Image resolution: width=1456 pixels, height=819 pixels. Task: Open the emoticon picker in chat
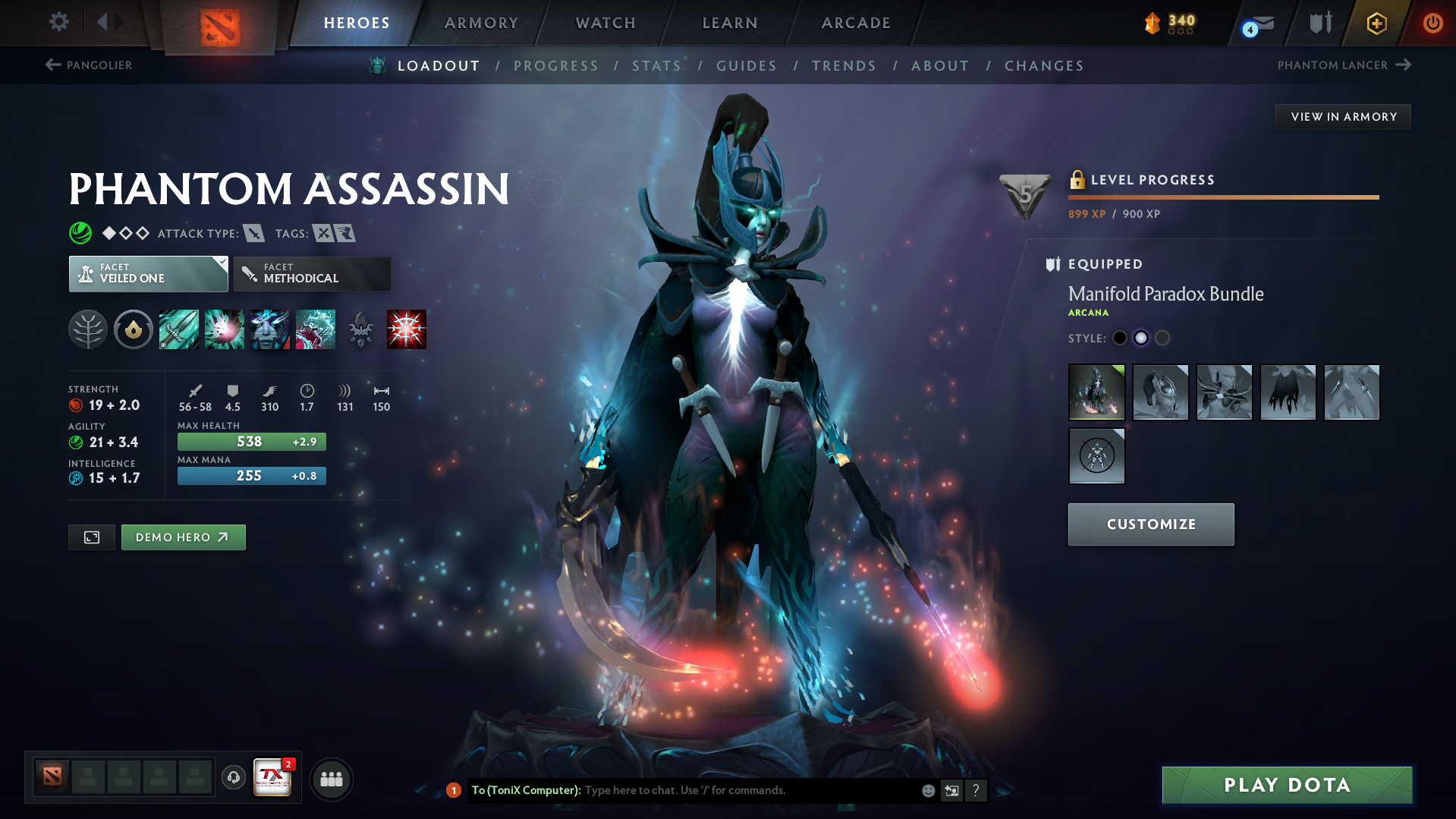point(928,790)
